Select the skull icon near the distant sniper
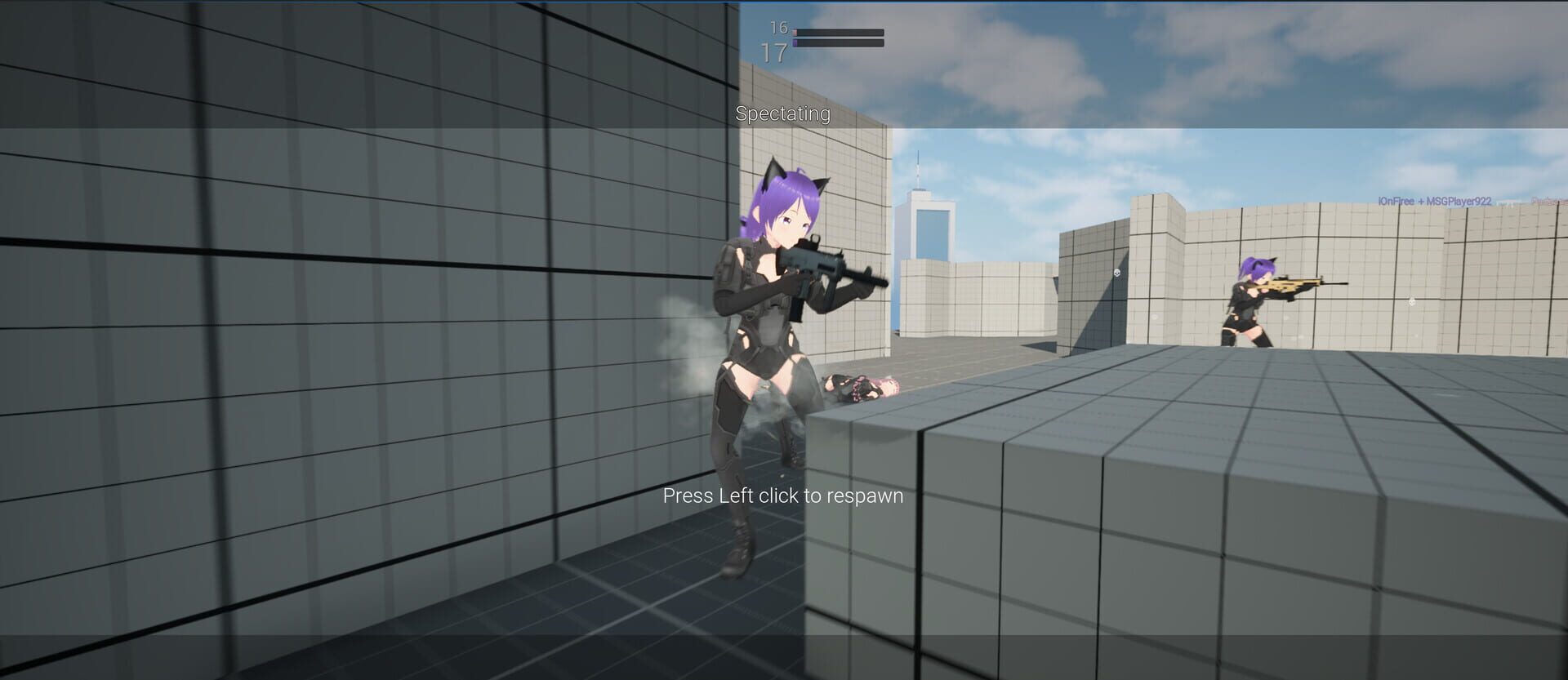Screen dimensions: 1568x680 [x=1412, y=302]
